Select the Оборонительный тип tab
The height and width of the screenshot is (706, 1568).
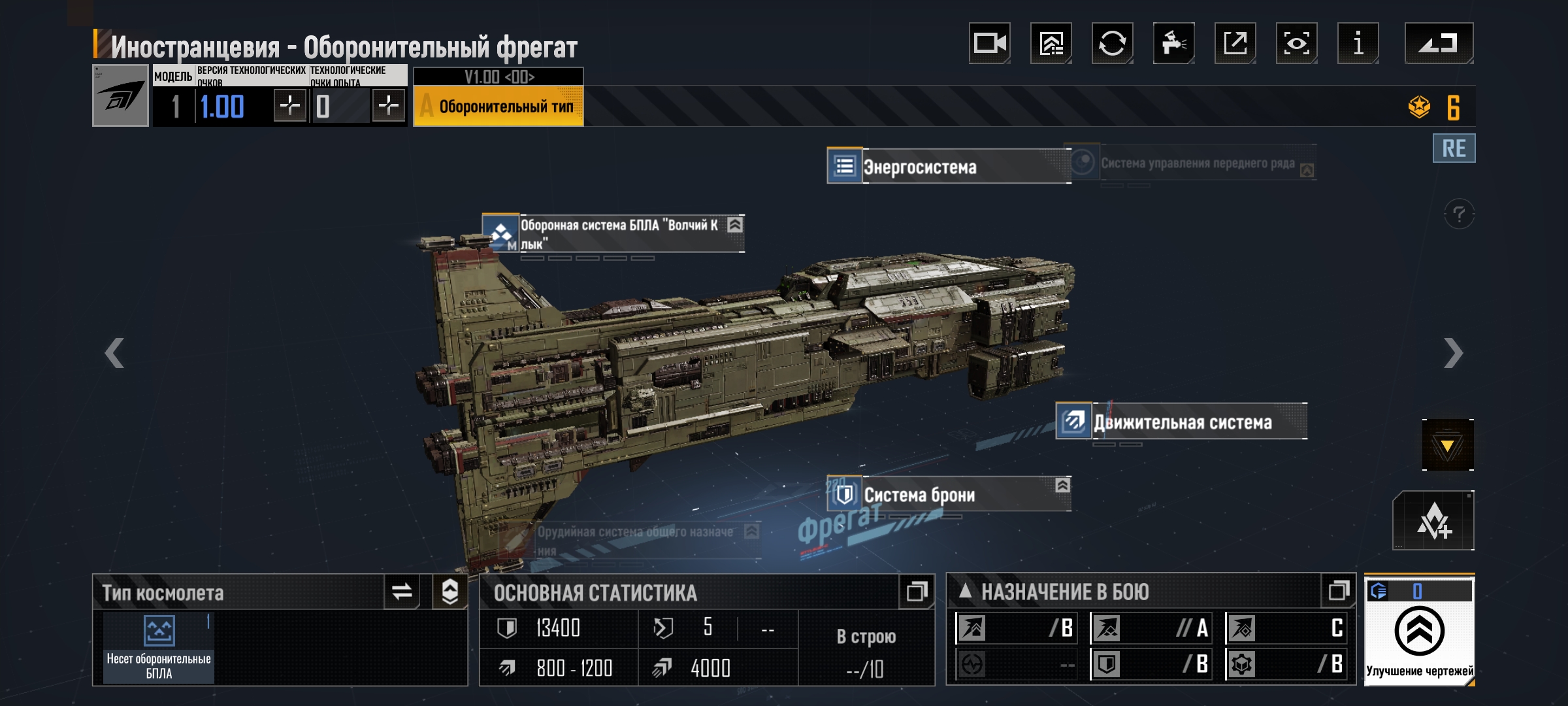(498, 107)
